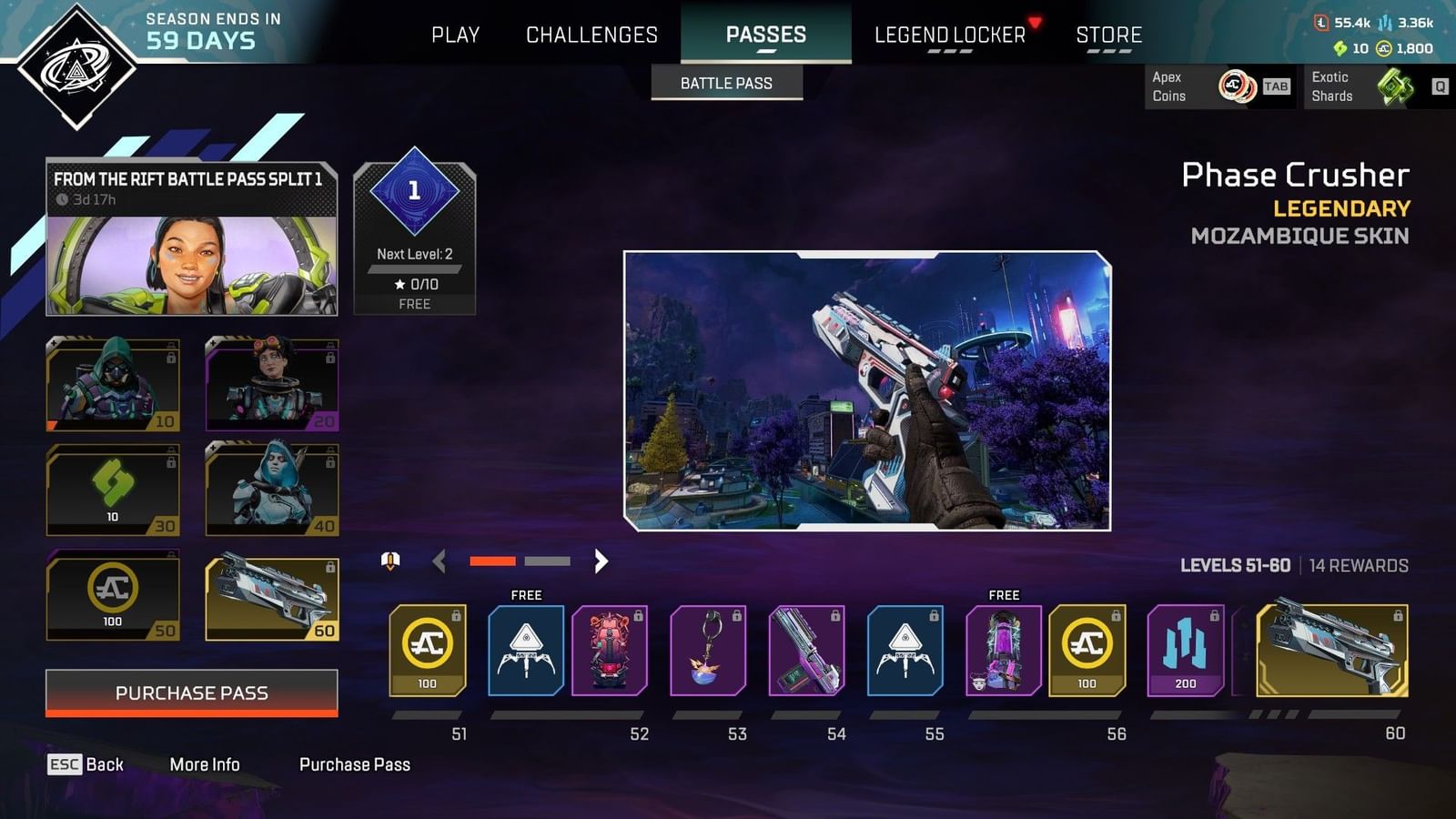Screen dimensions: 1456x819
Task: Click the level 1 diamond badge
Action: point(414,191)
